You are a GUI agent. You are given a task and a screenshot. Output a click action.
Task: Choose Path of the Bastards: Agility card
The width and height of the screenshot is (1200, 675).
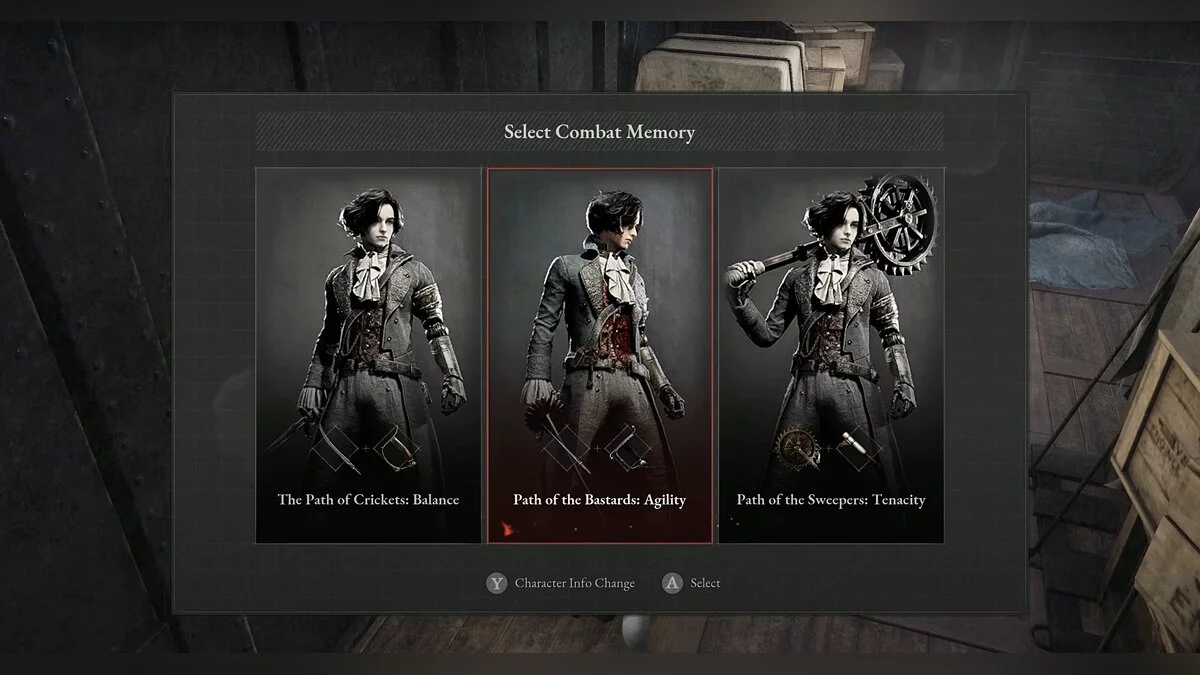click(x=600, y=355)
